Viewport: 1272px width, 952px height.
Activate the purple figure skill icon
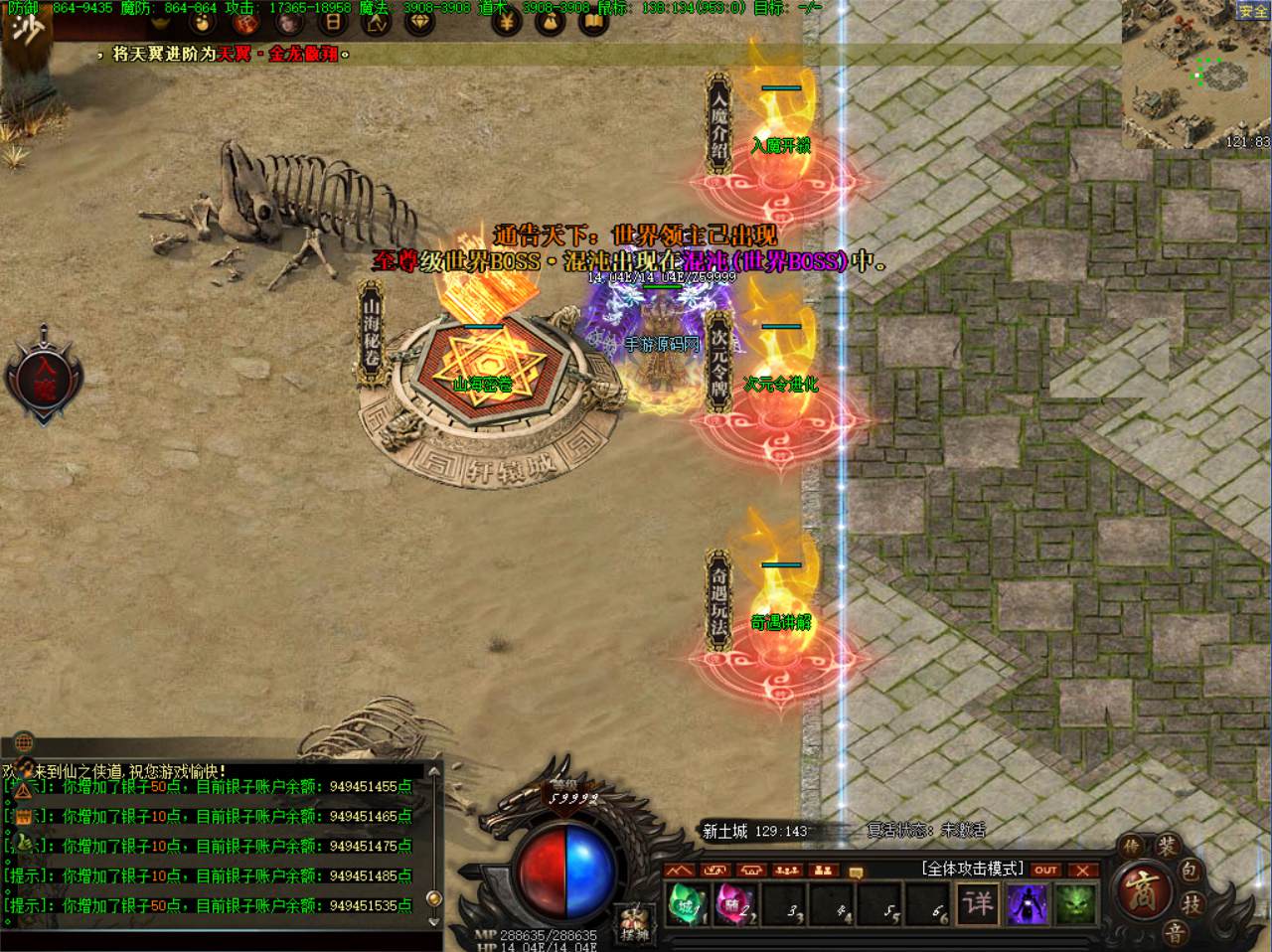[x=1026, y=904]
